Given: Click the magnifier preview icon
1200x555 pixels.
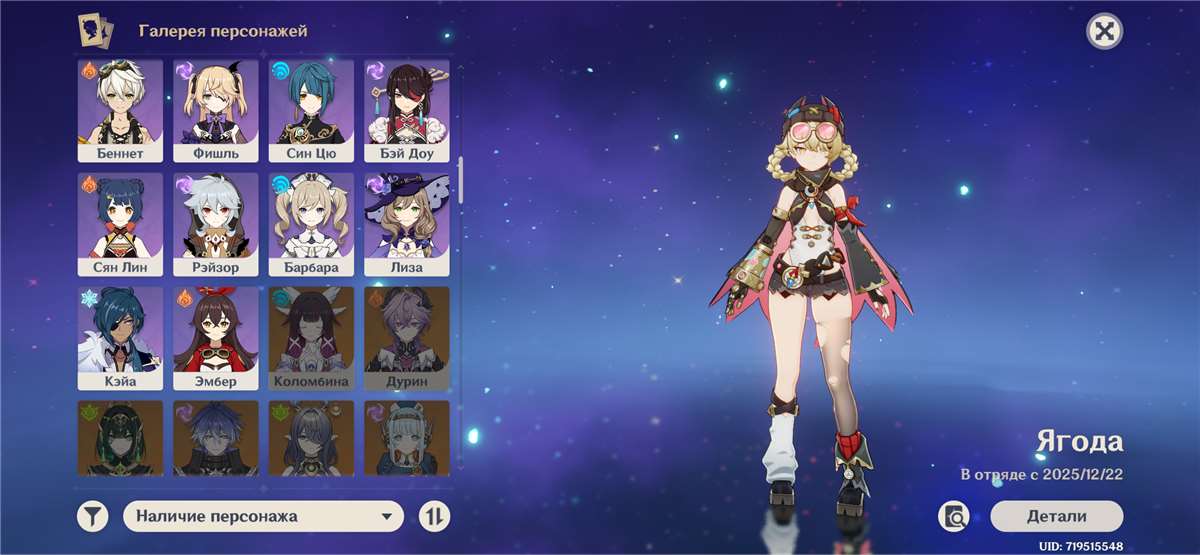Looking at the screenshot, I should (954, 516).
